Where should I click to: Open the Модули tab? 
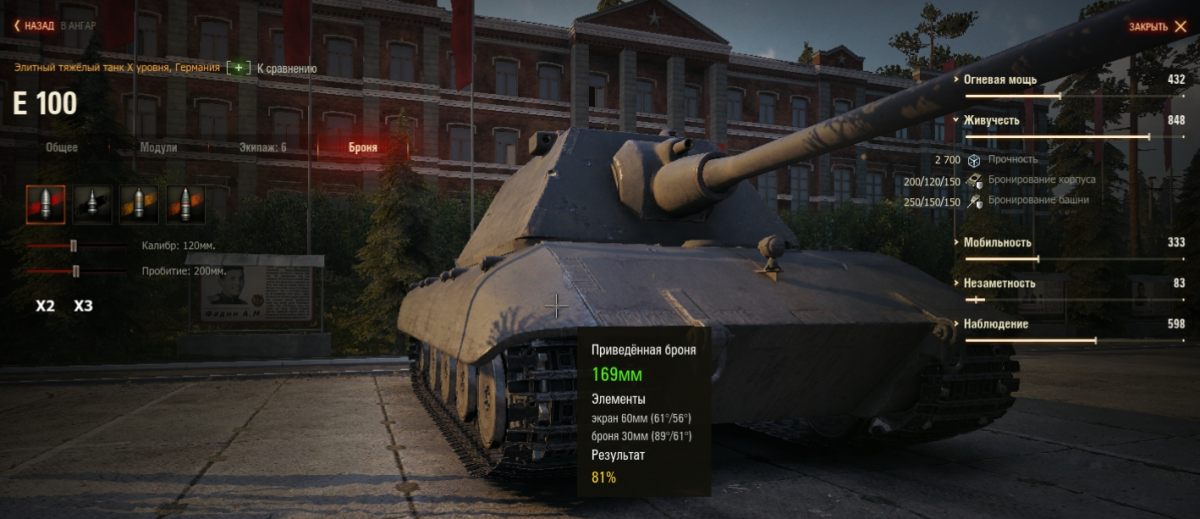point(158,147)
